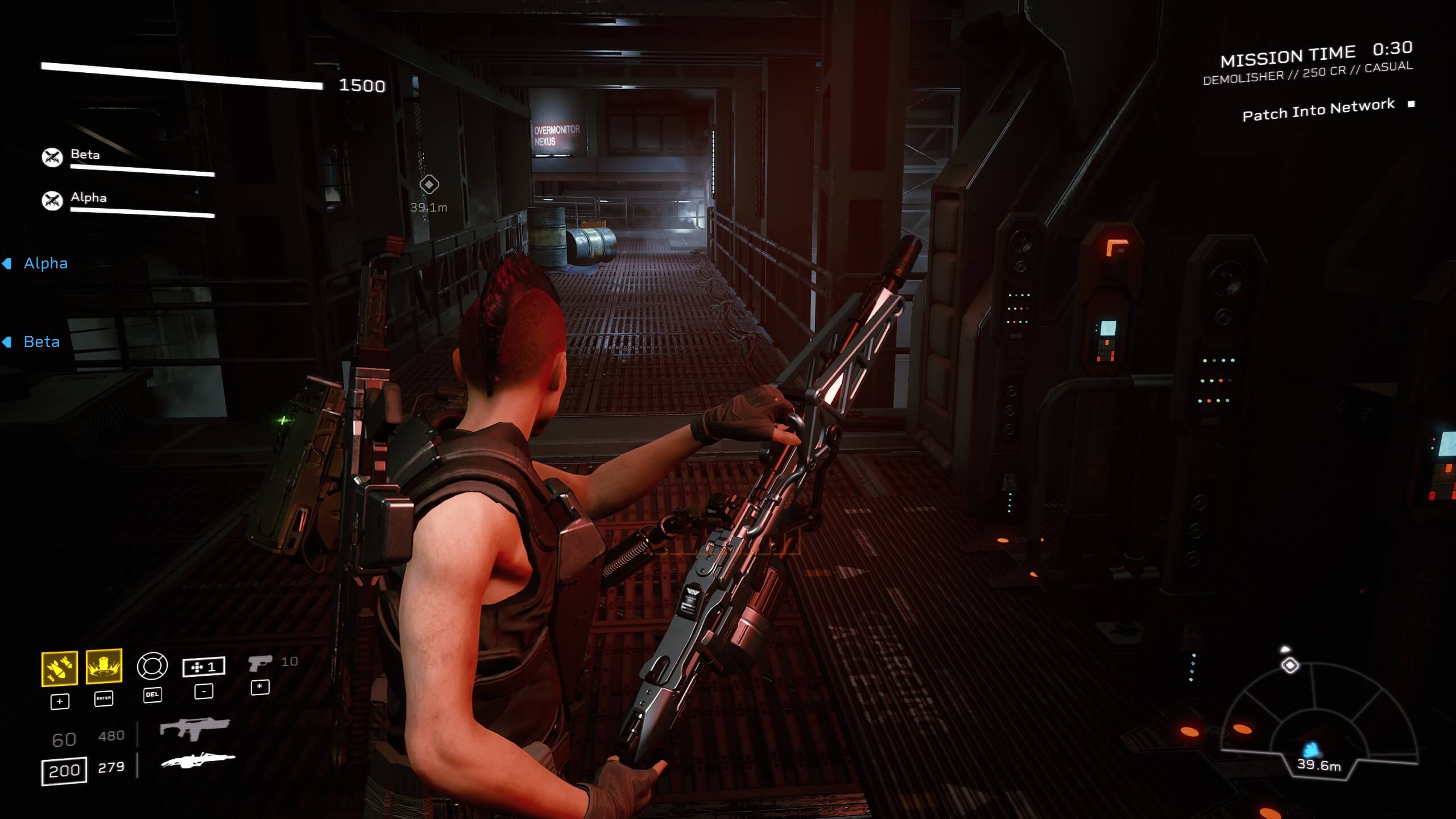Click the objective waypoint diamond marker
The height and width of the screenshot is (819, 1456).
pos(429,184)
